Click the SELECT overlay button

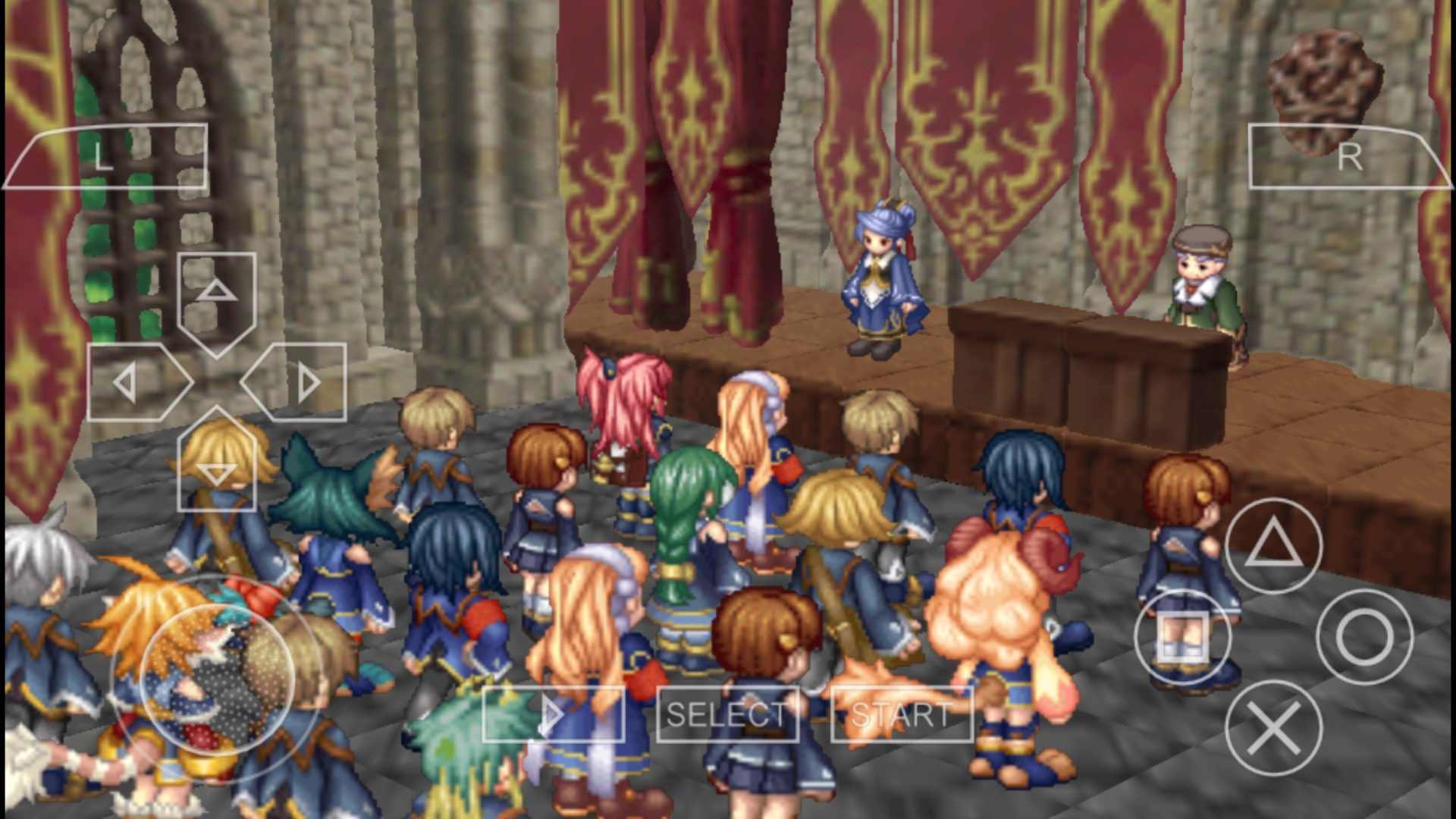[x=727, y=714]
